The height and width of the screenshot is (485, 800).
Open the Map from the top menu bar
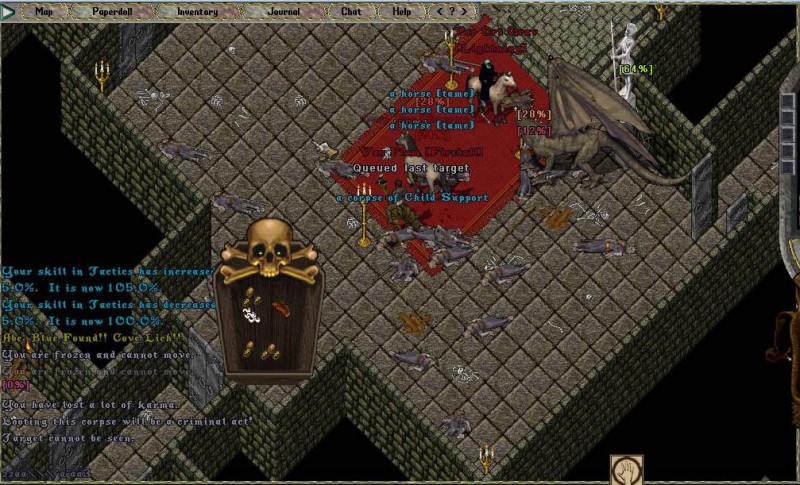(44, 11)
